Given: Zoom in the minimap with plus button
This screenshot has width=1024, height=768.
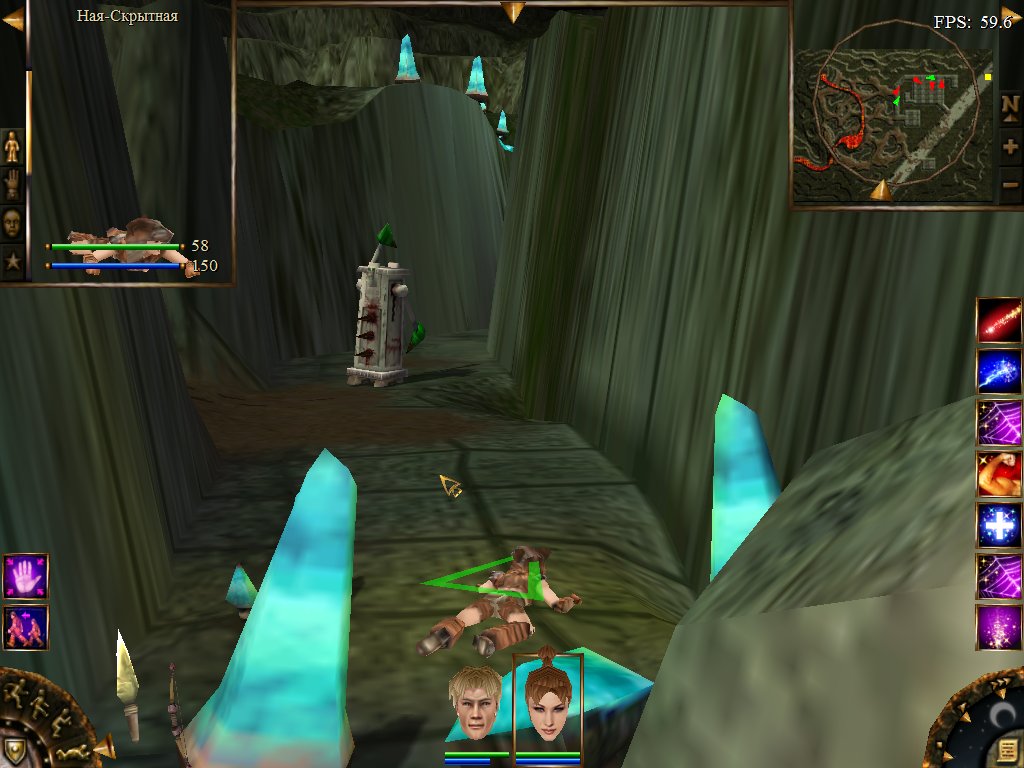Looking at the screenshot, I should [x=1010, y=147].
